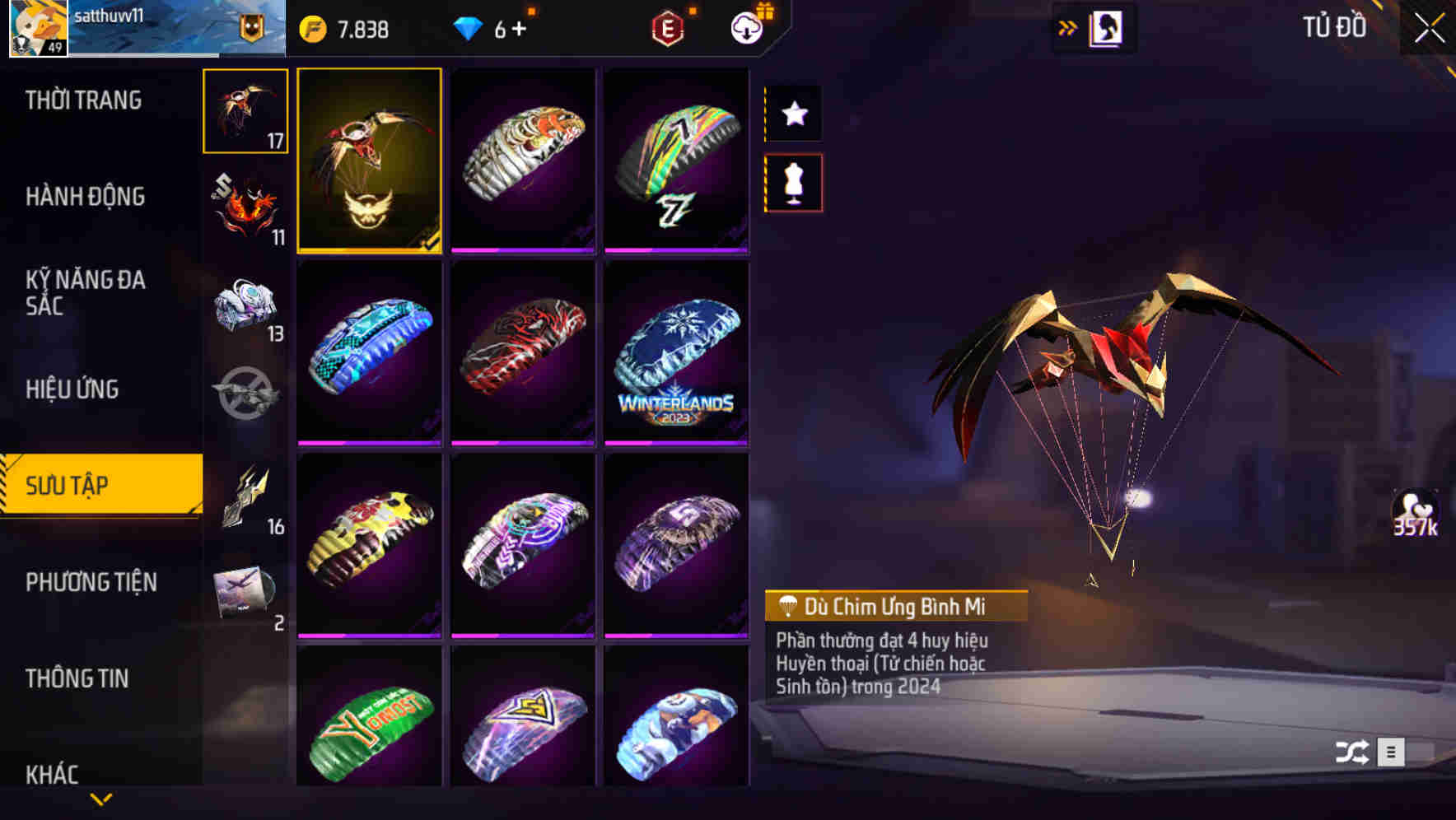Click the THÔNG TIN sidebar entry
Viewport: 1456px width, 820px height.
pos(78,679)
